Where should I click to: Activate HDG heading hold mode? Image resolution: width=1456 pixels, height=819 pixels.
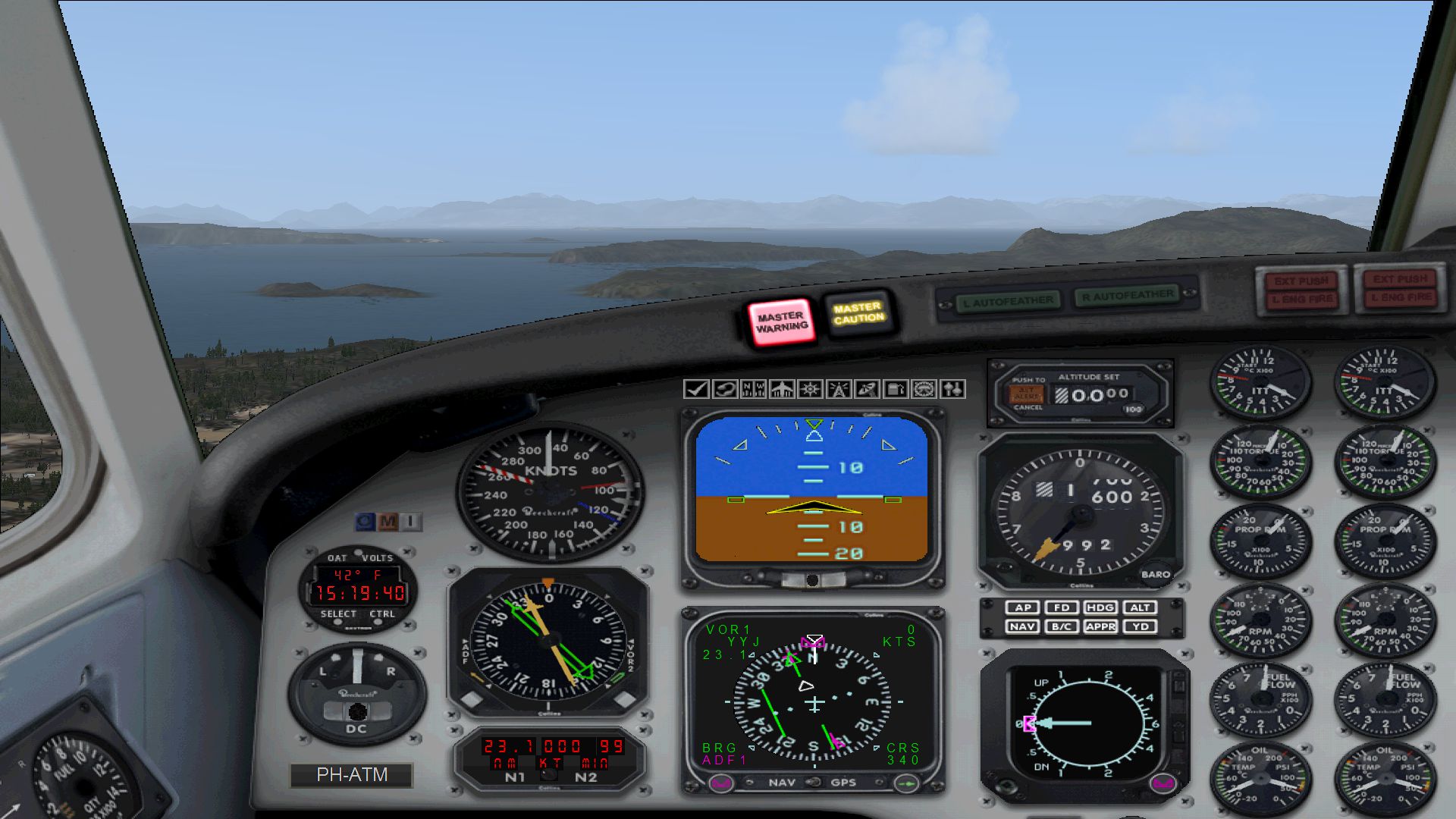click(1100, 607)
